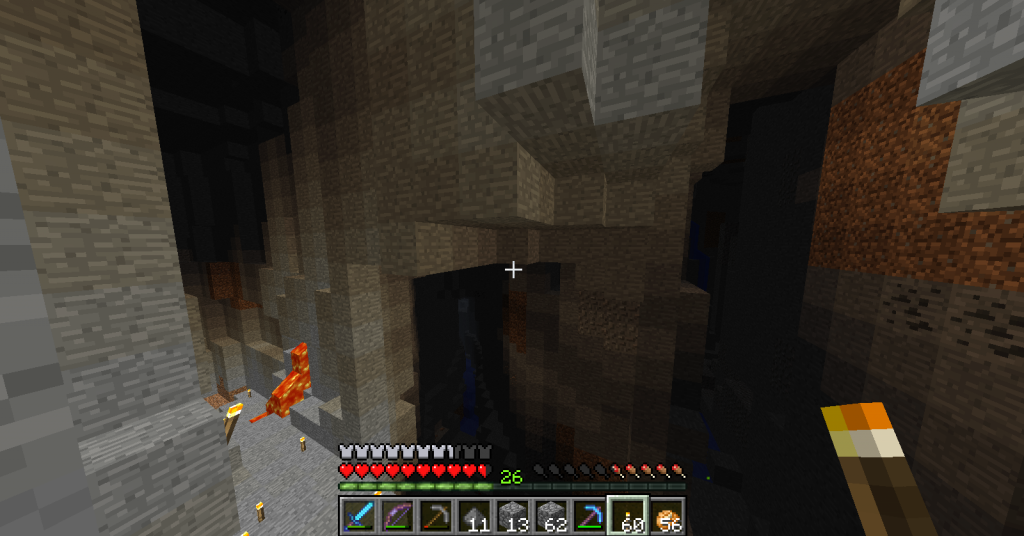Select the enchanted bow hotbar slot
This screenshot has width=1024, height=536.
pyautogui.click(x=396, y=516)
